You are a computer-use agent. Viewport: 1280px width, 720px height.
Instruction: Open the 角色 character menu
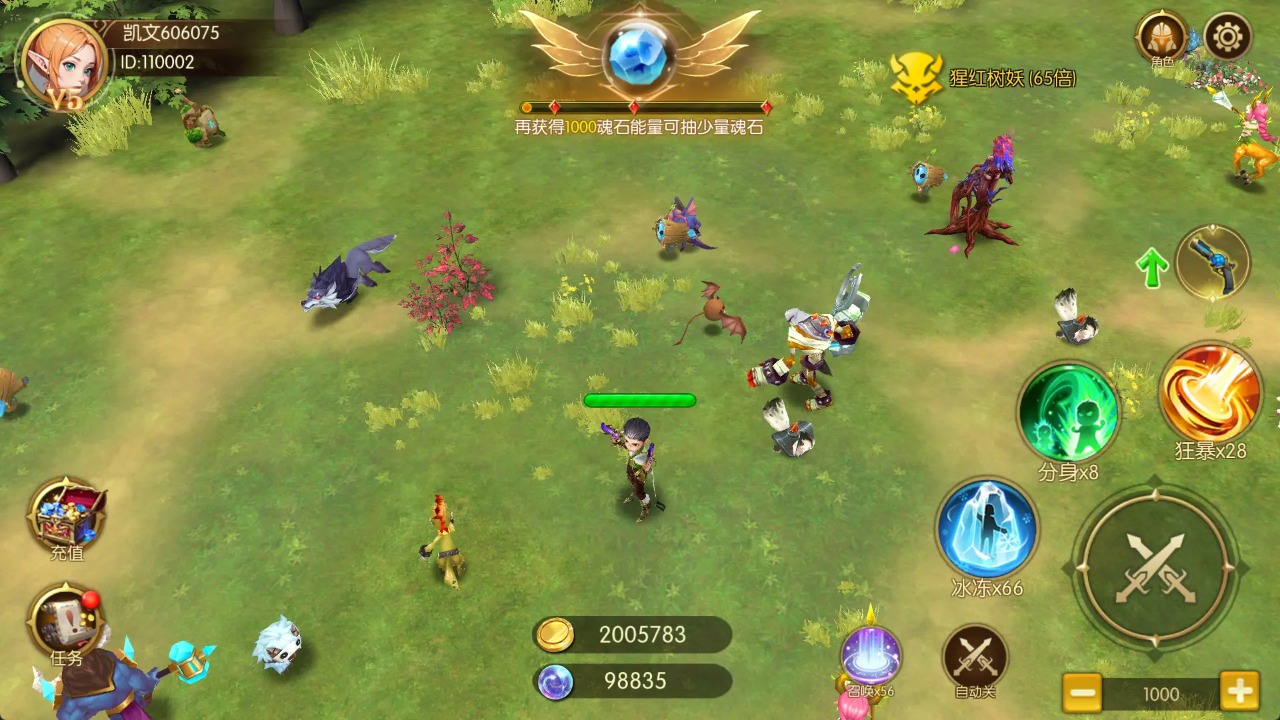click(x=1161, y=38)
